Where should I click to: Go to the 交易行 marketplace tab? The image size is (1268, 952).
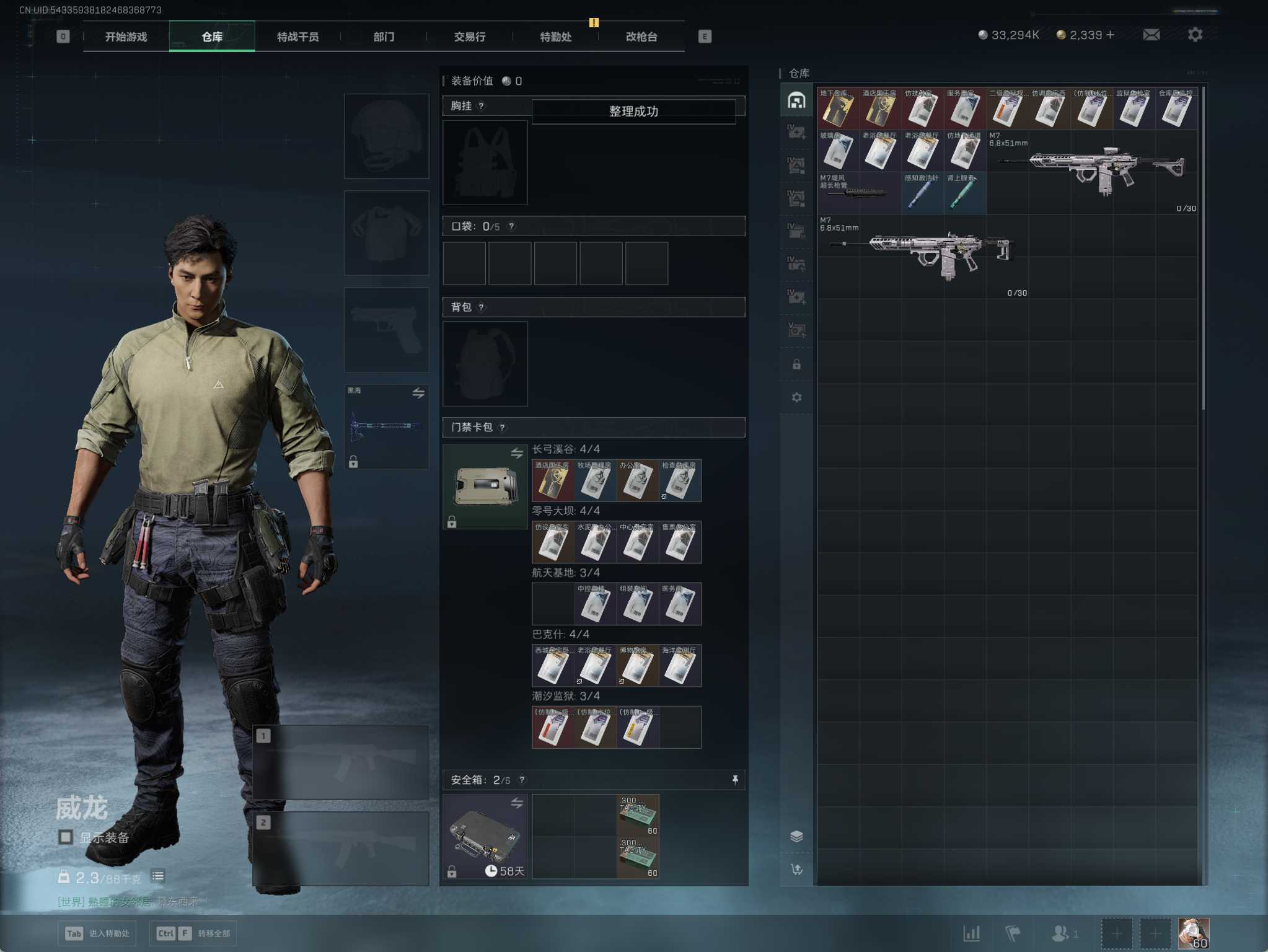(x=469, y=37)
